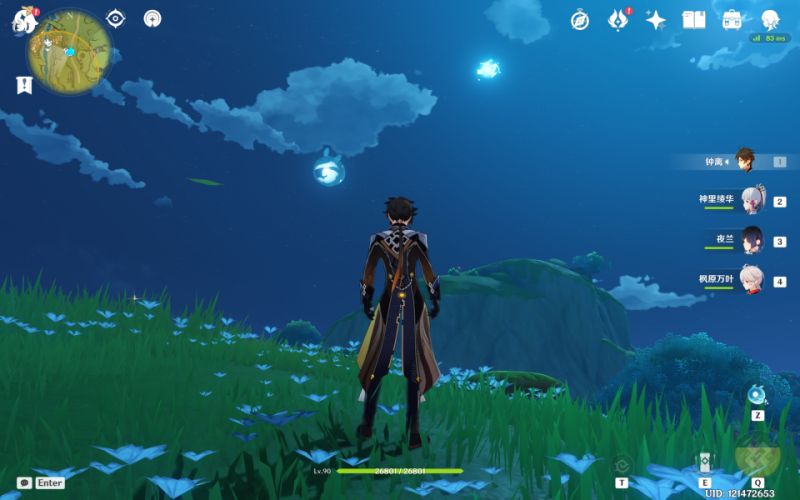Activate the elemental skill pillar icon
Viewport: 800px width, 500px height.
704,462
